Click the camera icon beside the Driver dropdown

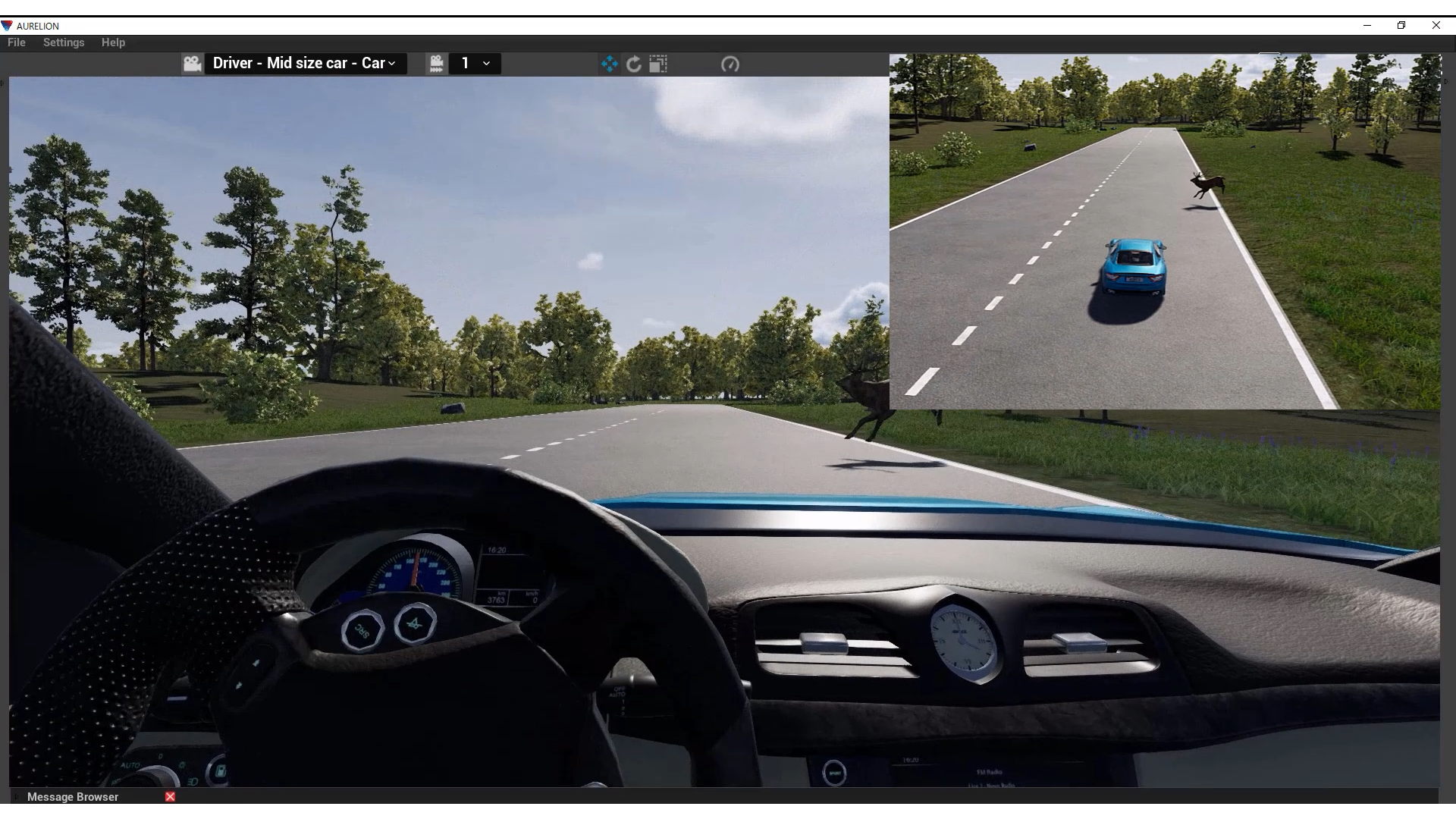pos(193,64)
